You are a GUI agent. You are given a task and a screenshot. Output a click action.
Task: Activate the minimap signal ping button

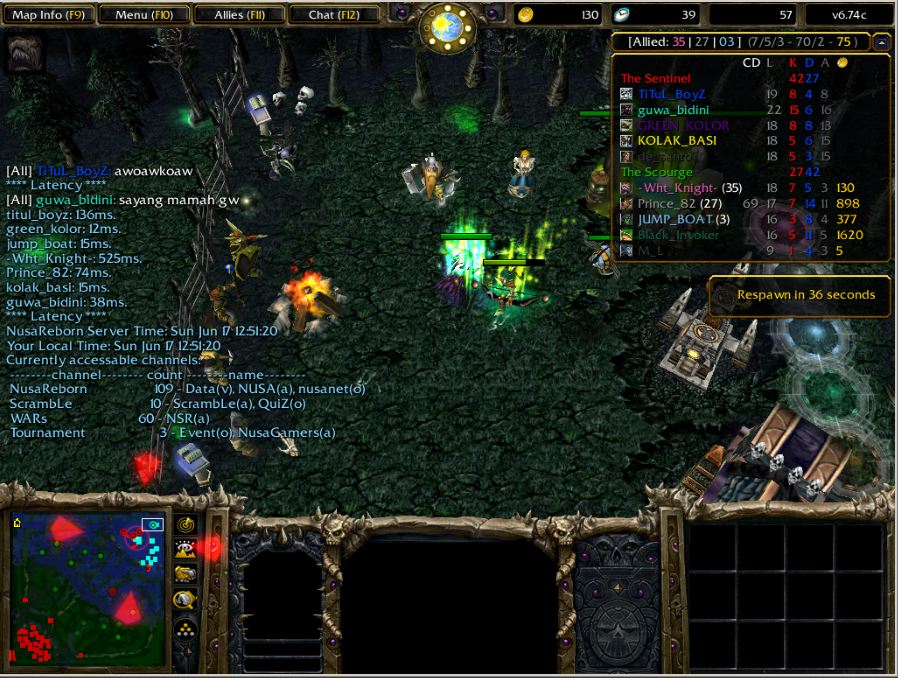pyautogui.click(x=185, y=523)
